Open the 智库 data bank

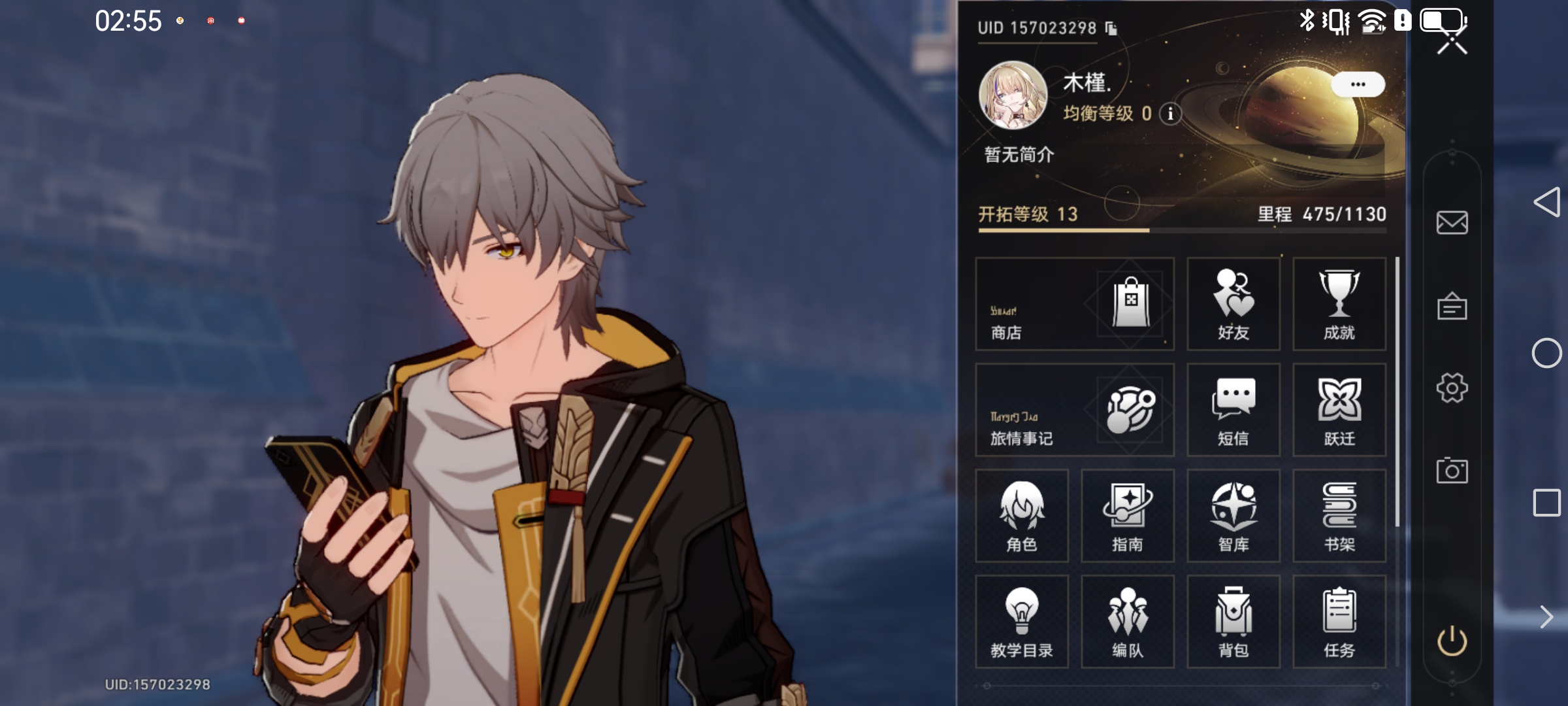pos(1233,516)
